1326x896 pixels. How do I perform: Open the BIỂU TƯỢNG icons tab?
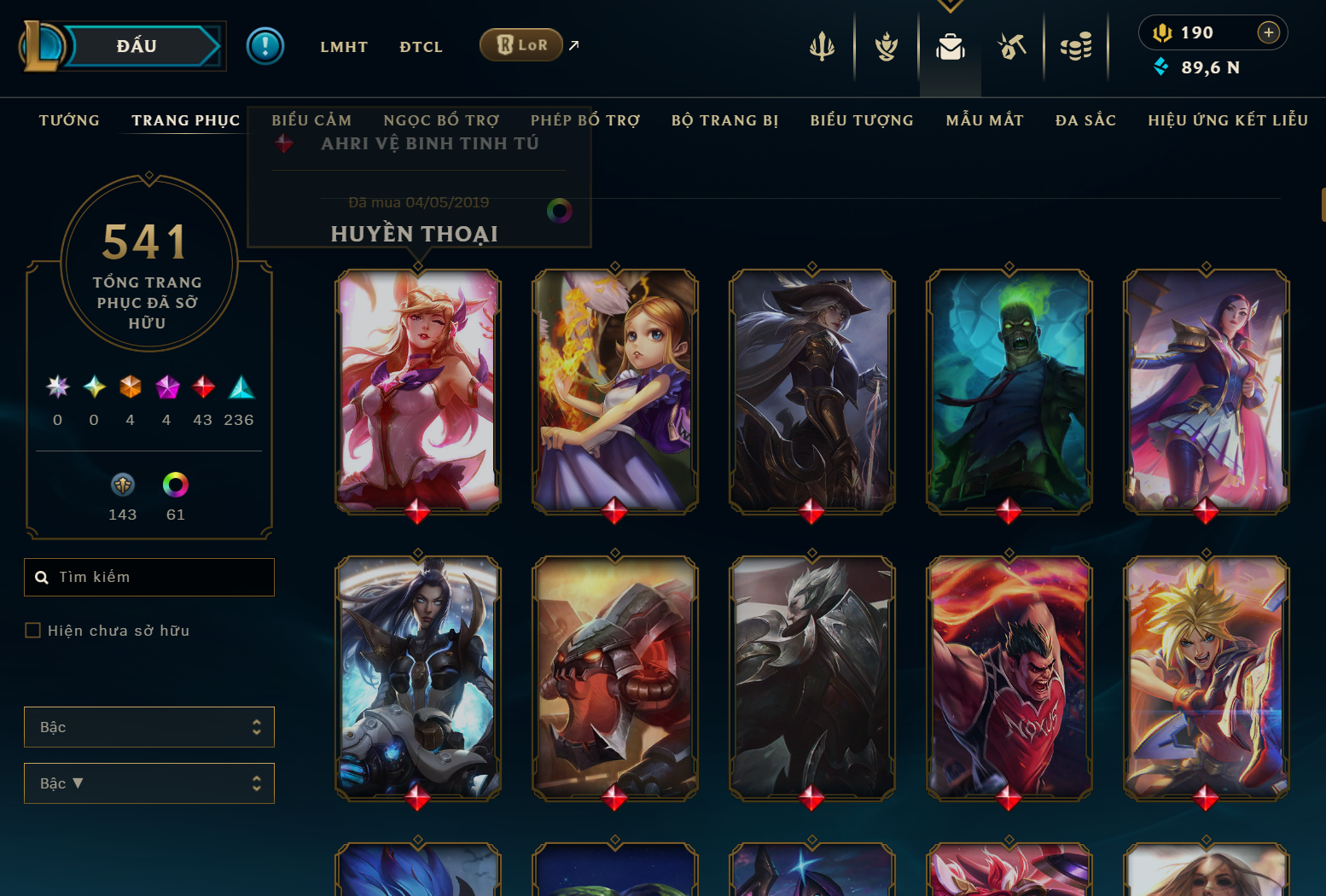[x=862, y=120]
